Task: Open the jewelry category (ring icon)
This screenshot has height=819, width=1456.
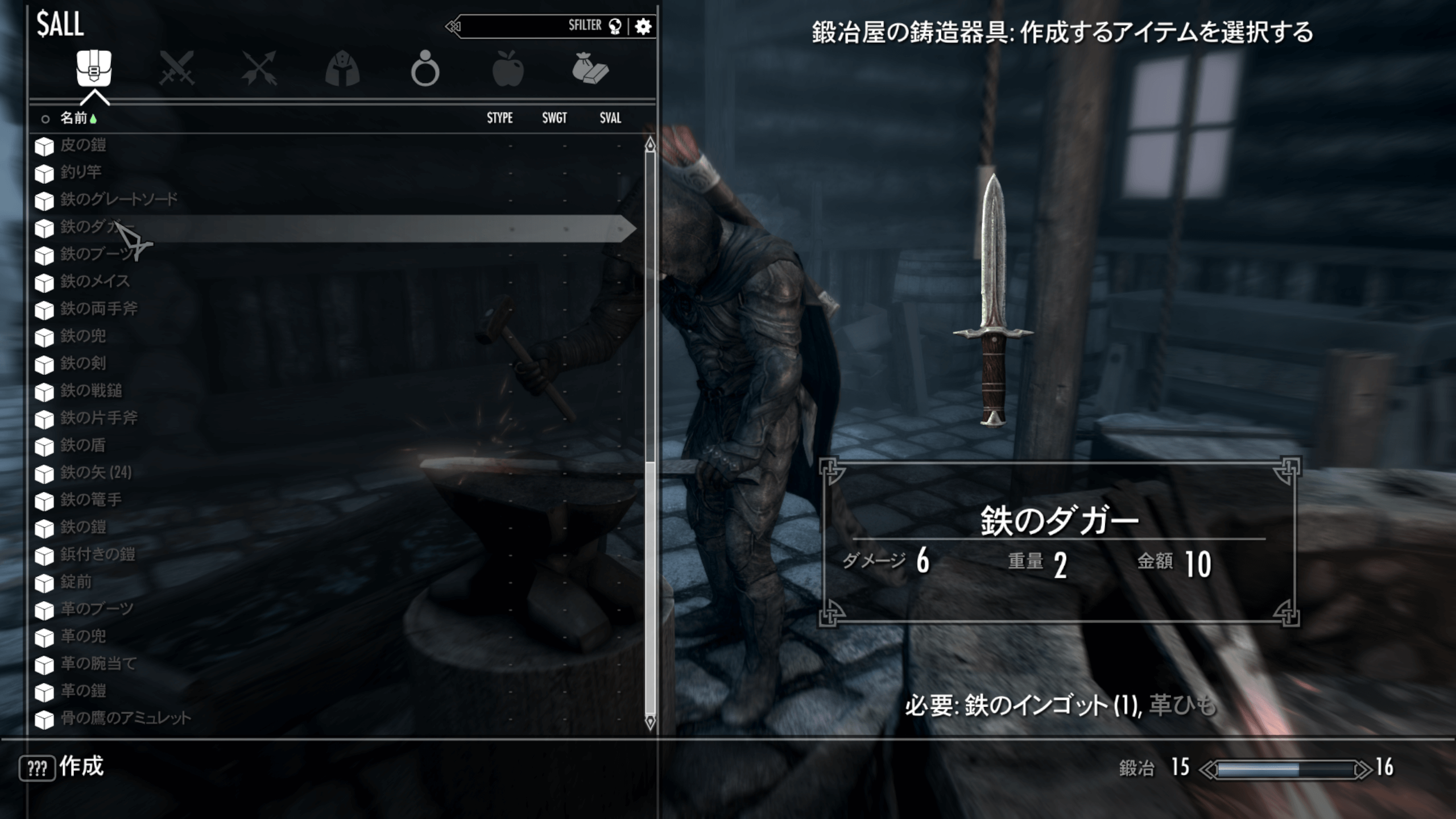Action: 427,68
